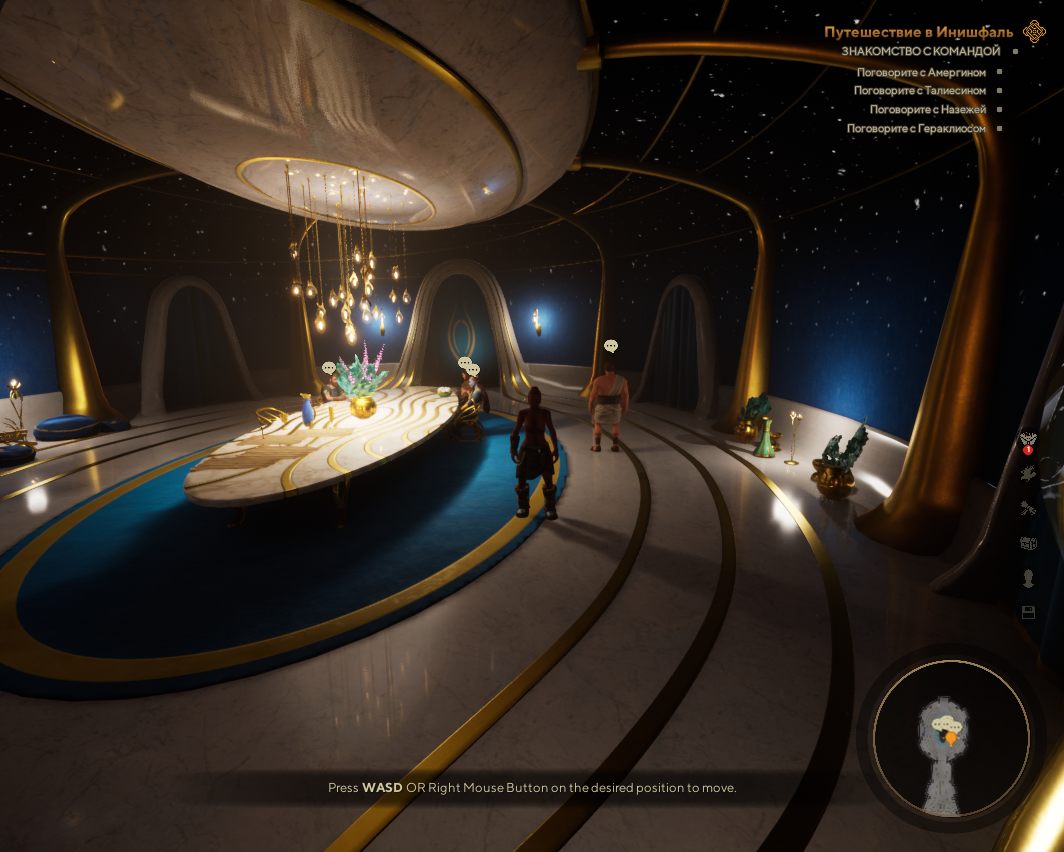The height and width of the screenshot is (852, 1064).
Task: Click the floppy disk save icon
Action: click(1028, 612)
